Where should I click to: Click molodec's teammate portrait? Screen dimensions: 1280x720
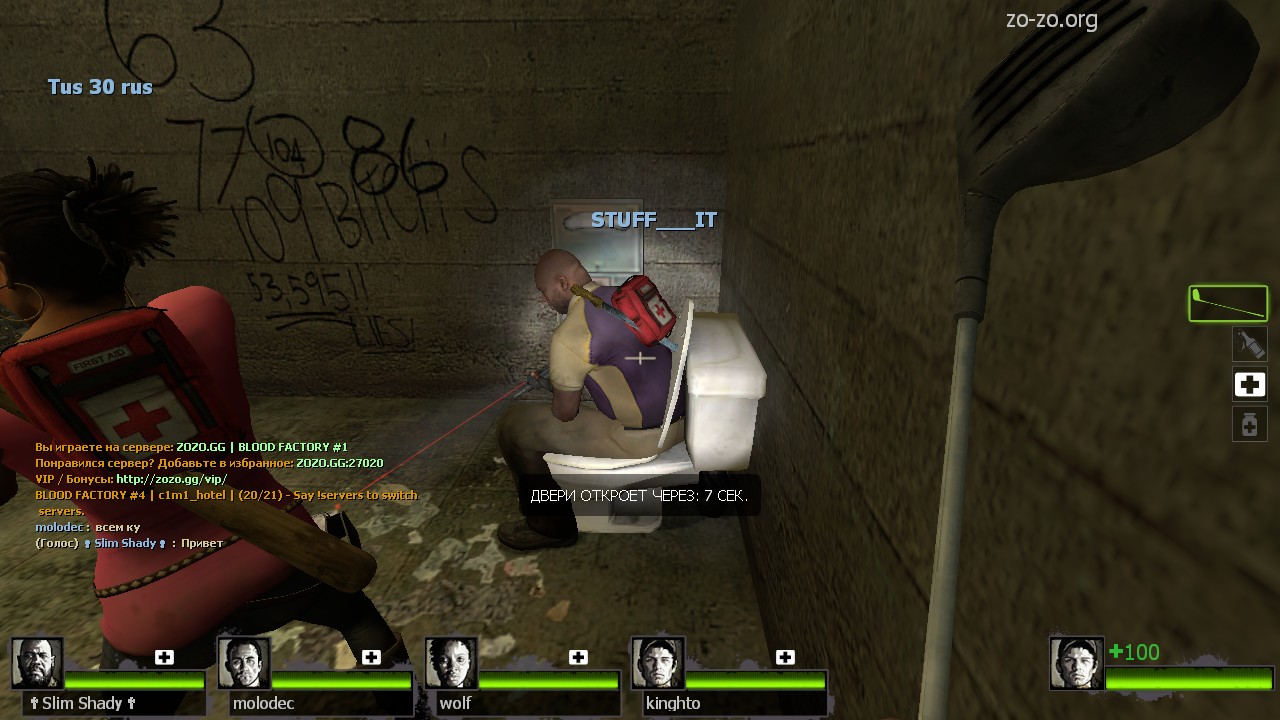pos(243,663)
